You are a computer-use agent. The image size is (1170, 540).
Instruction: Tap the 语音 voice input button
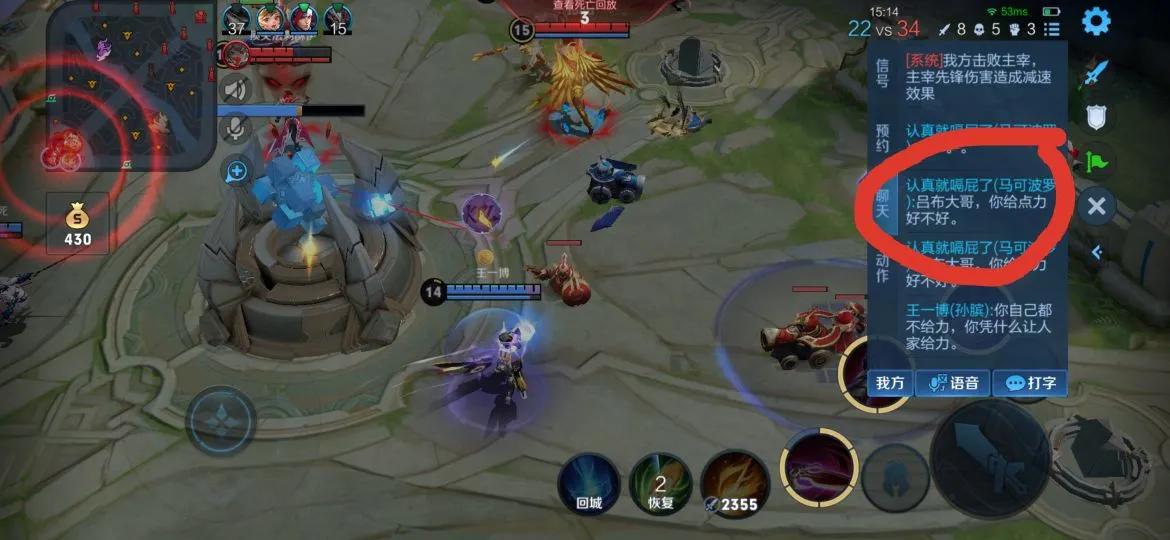tap(954, 382)
